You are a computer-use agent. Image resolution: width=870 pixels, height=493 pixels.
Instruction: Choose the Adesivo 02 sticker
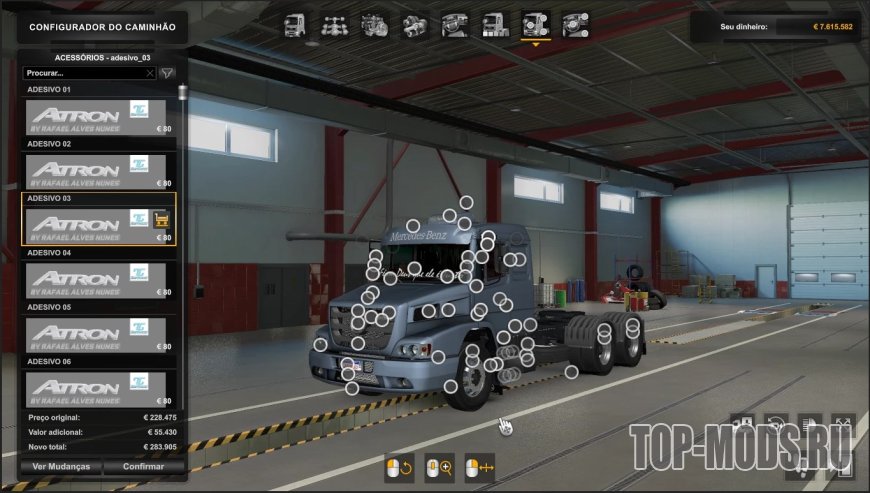100,171
